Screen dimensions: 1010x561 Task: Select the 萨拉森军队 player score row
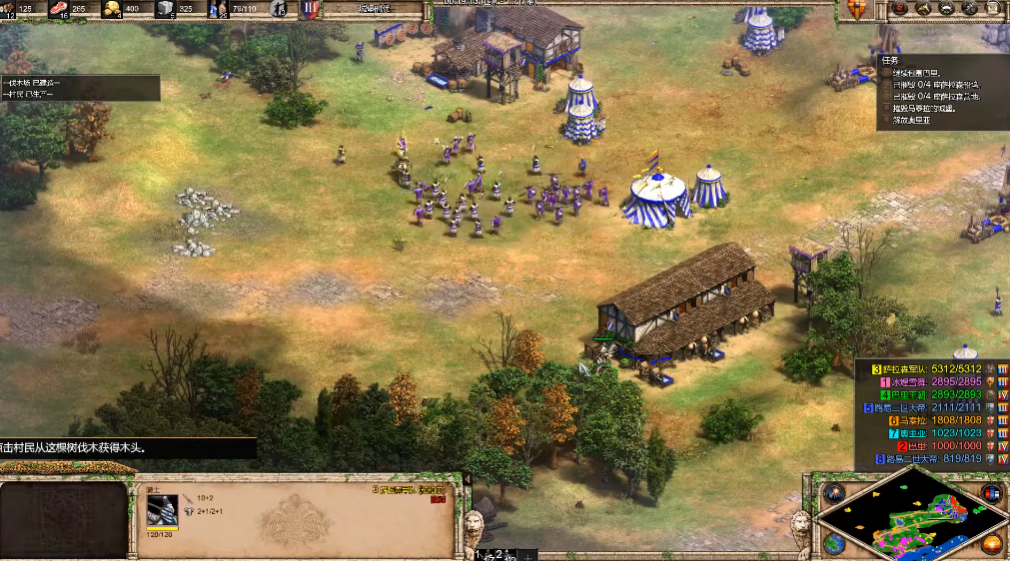930,368
